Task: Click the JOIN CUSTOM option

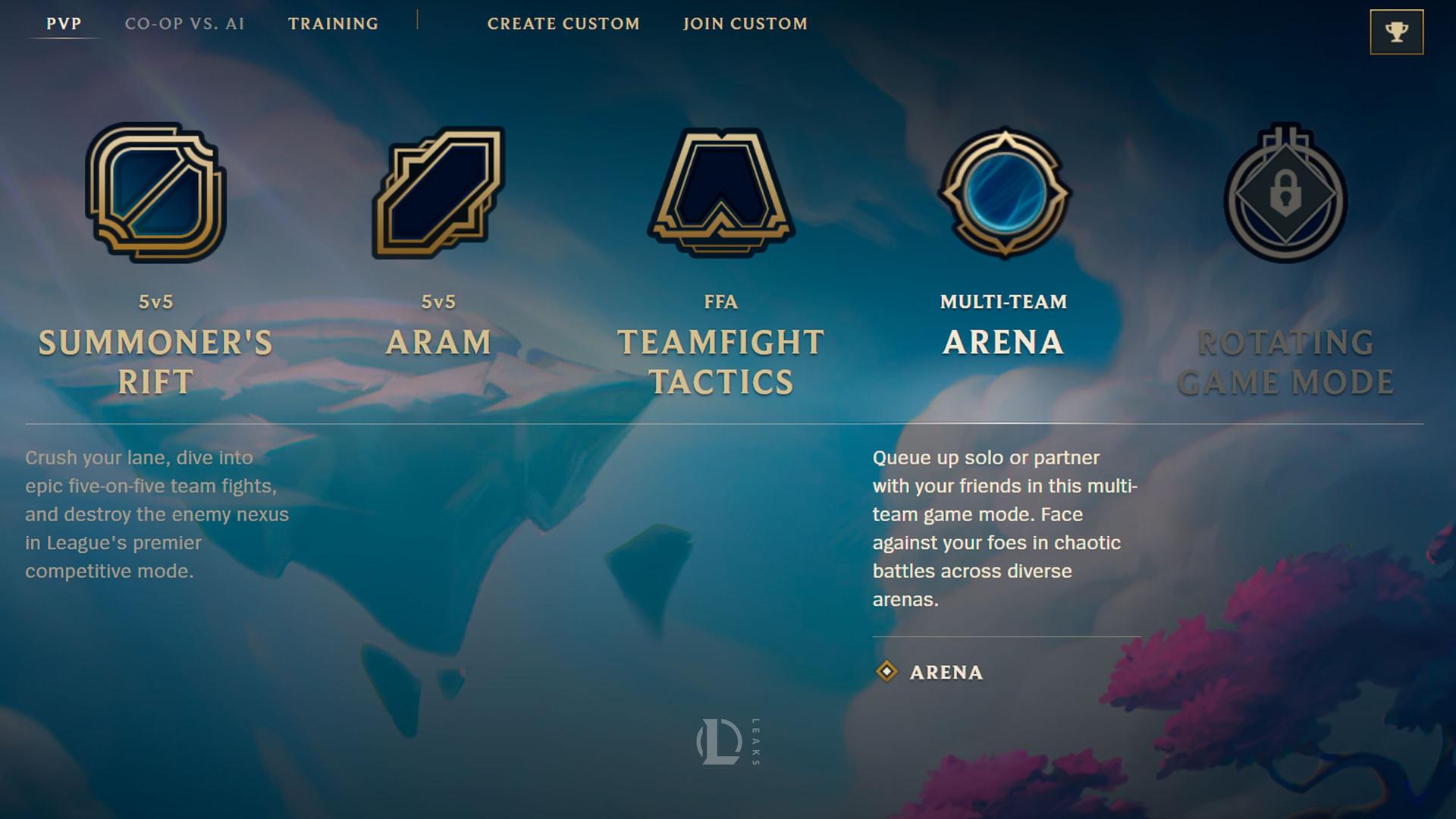Action: pos(745,24)
